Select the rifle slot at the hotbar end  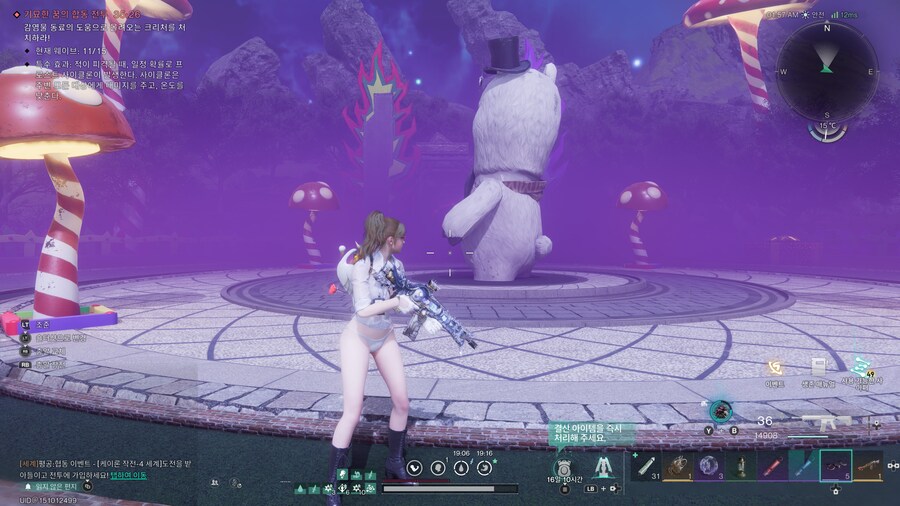click(x=868, y=466)
